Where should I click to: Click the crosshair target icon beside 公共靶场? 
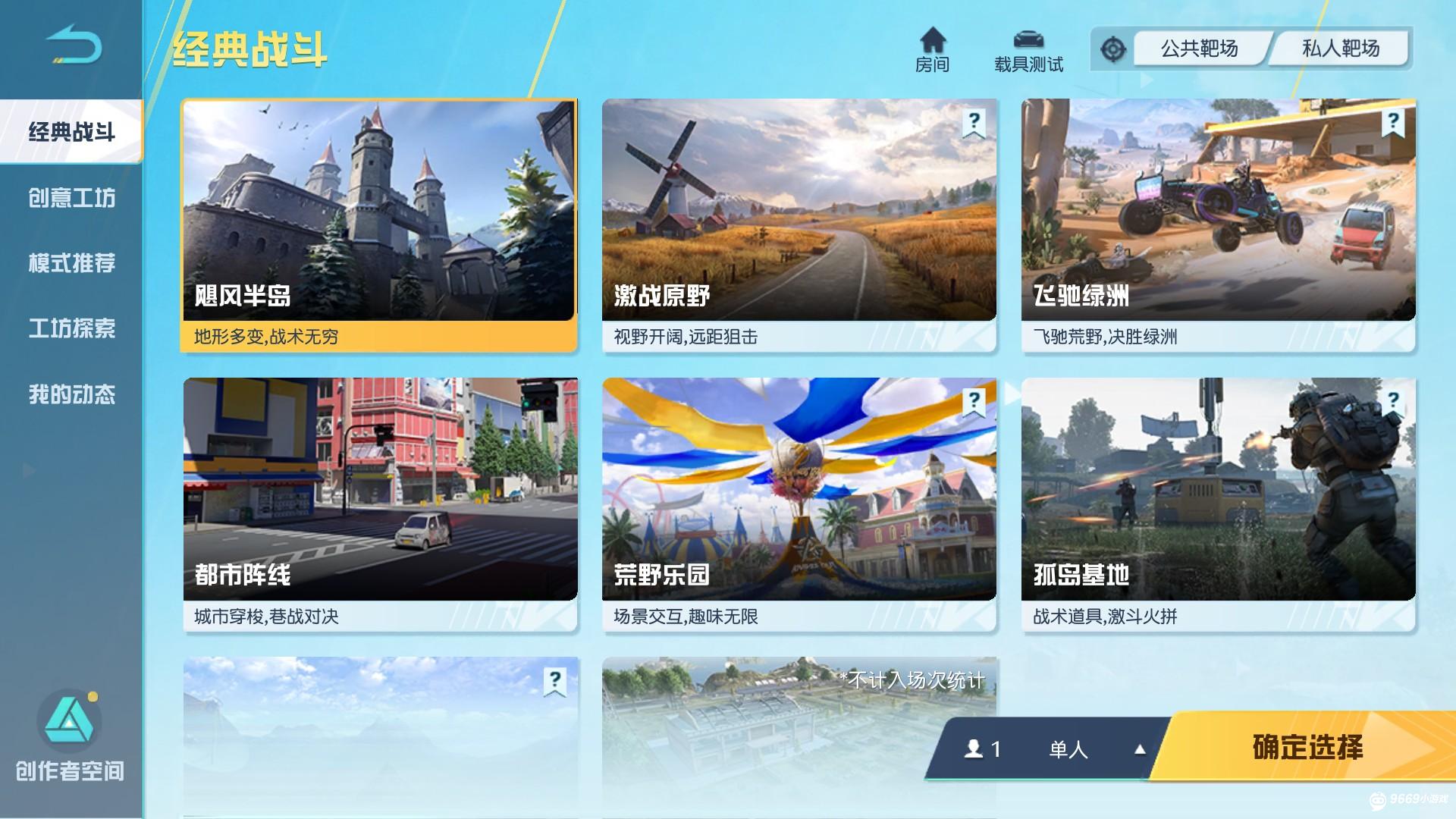(1112, 47)
